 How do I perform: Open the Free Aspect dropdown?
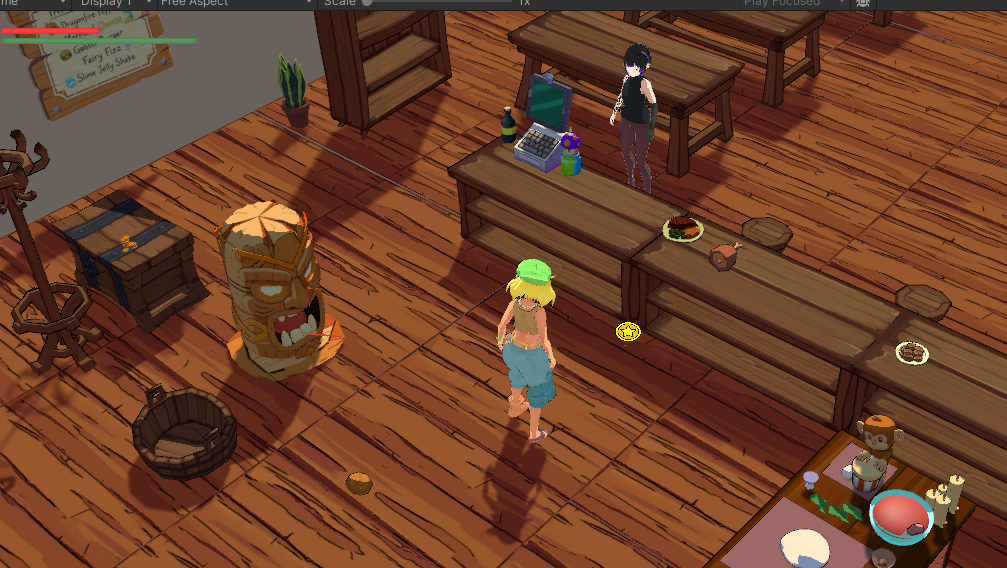pos(236,3)
